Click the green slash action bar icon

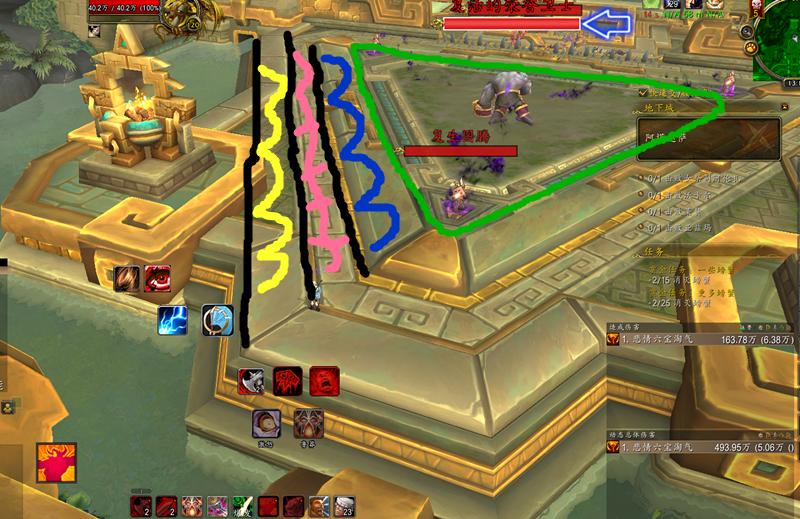pyautogui.click(x=241, y=506)
